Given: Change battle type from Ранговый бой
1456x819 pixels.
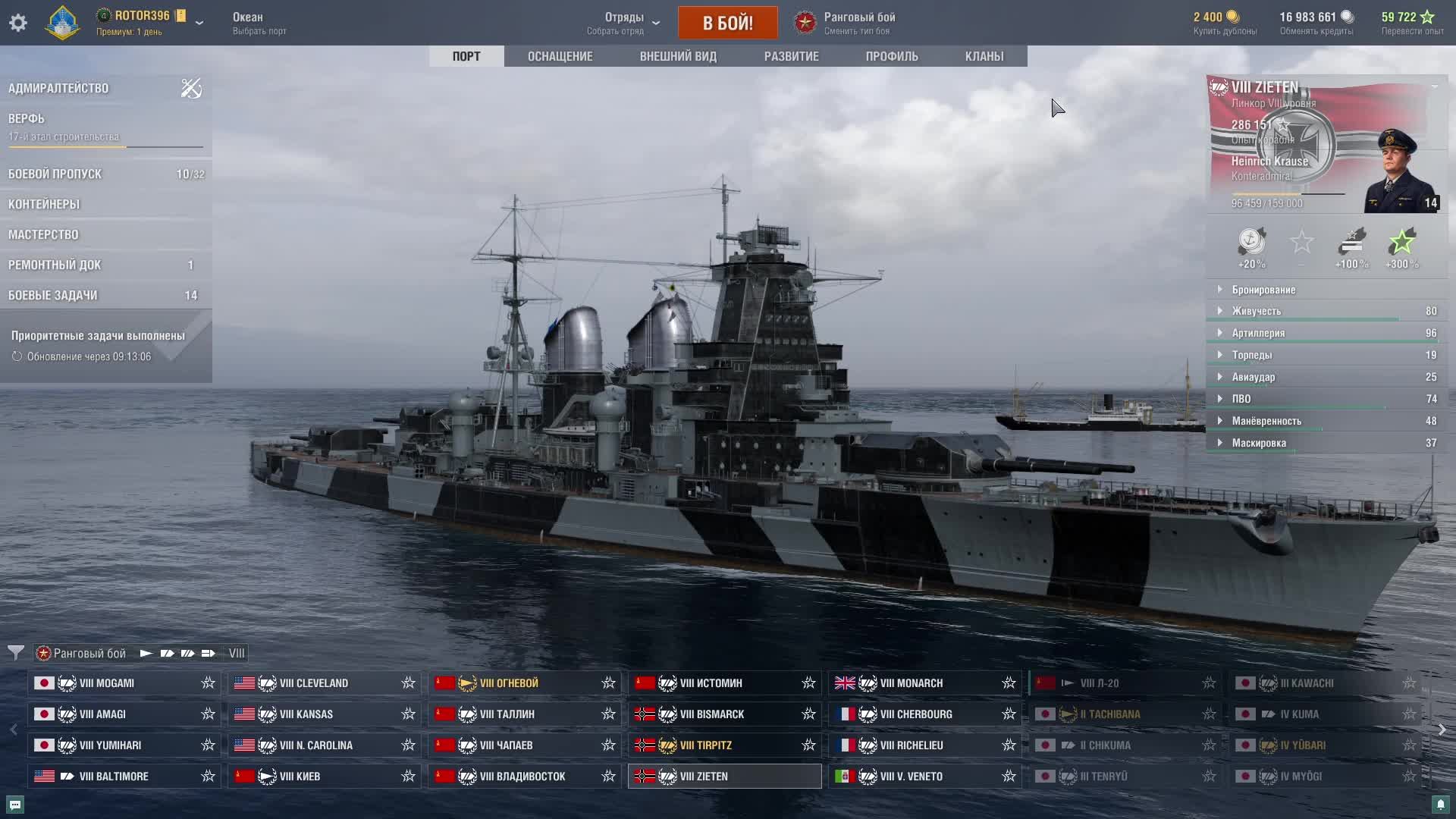Looking at the screenshot, I should click(858, 23).
